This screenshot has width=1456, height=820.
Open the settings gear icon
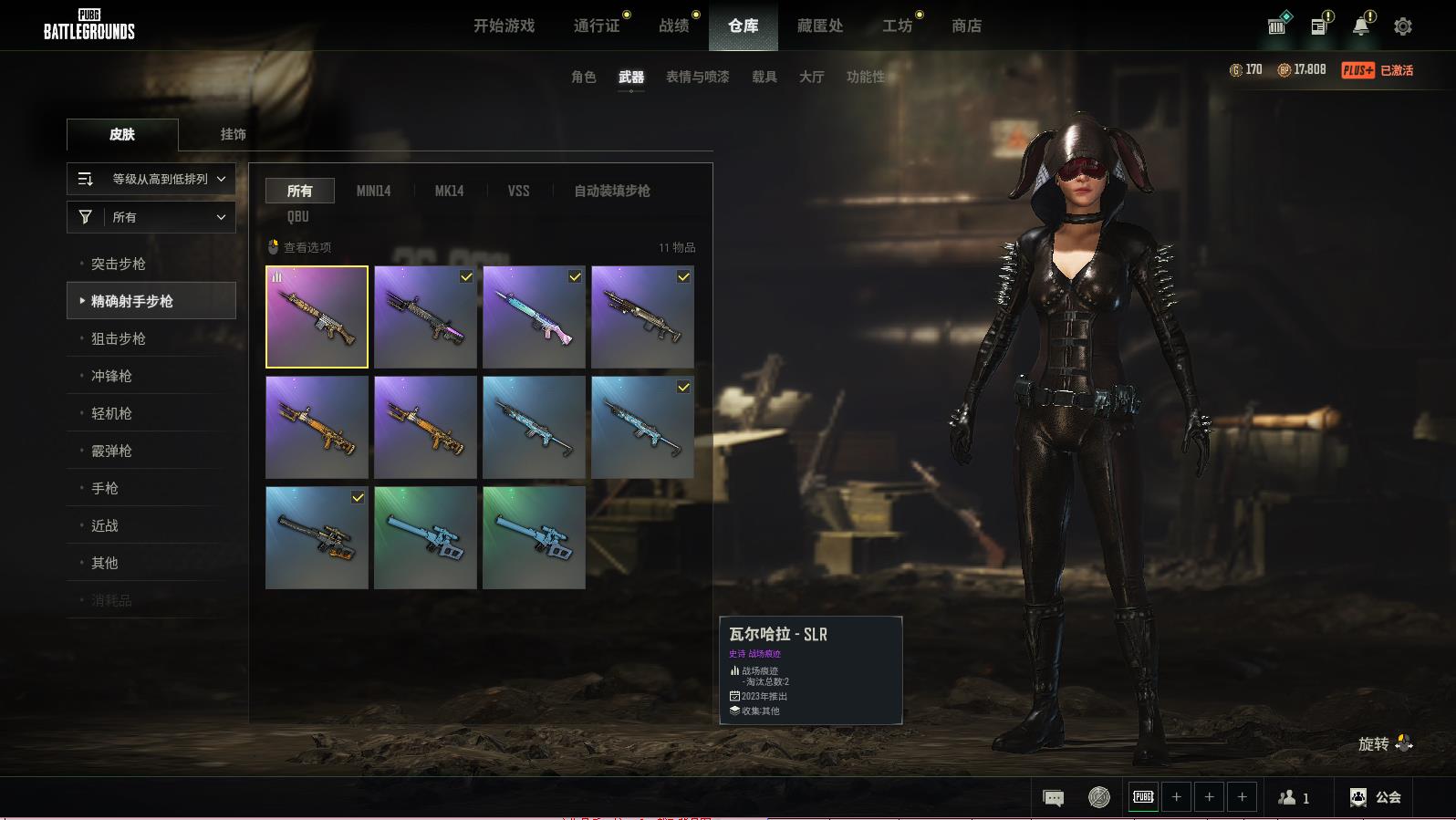[1403, 26]
